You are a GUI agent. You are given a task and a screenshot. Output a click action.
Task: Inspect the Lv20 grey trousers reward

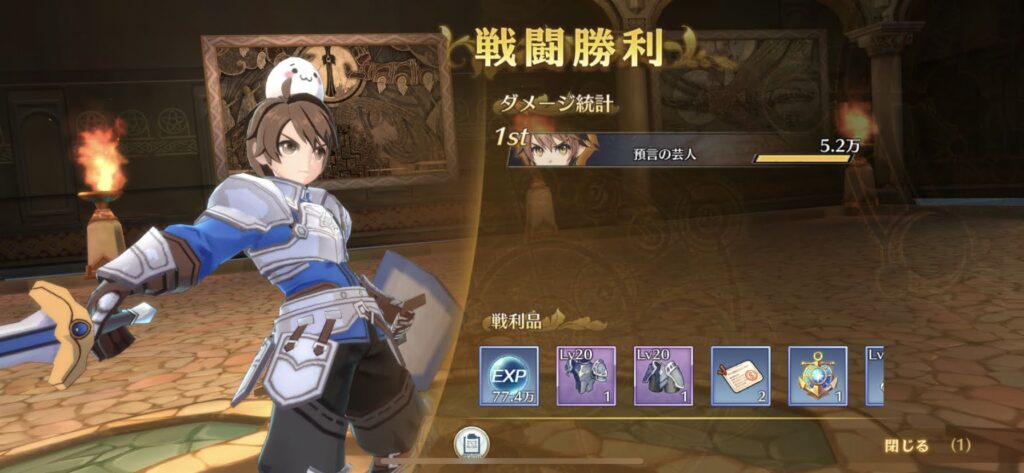663,377
